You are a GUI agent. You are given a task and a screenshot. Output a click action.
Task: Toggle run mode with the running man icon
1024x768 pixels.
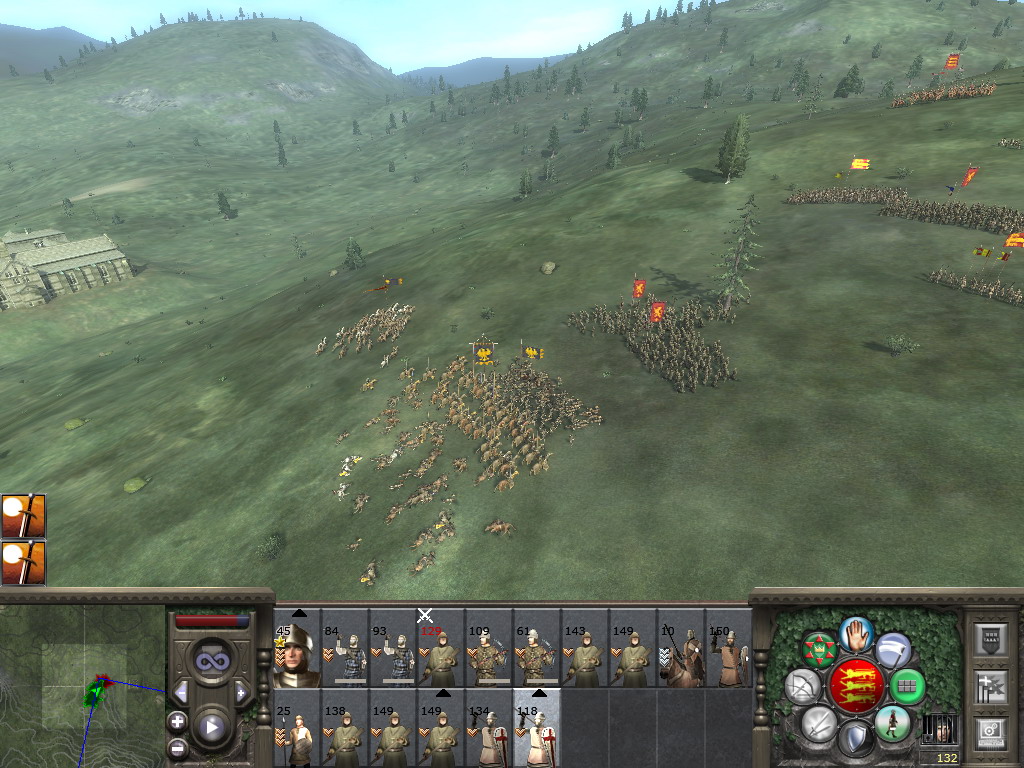[892, 723]
